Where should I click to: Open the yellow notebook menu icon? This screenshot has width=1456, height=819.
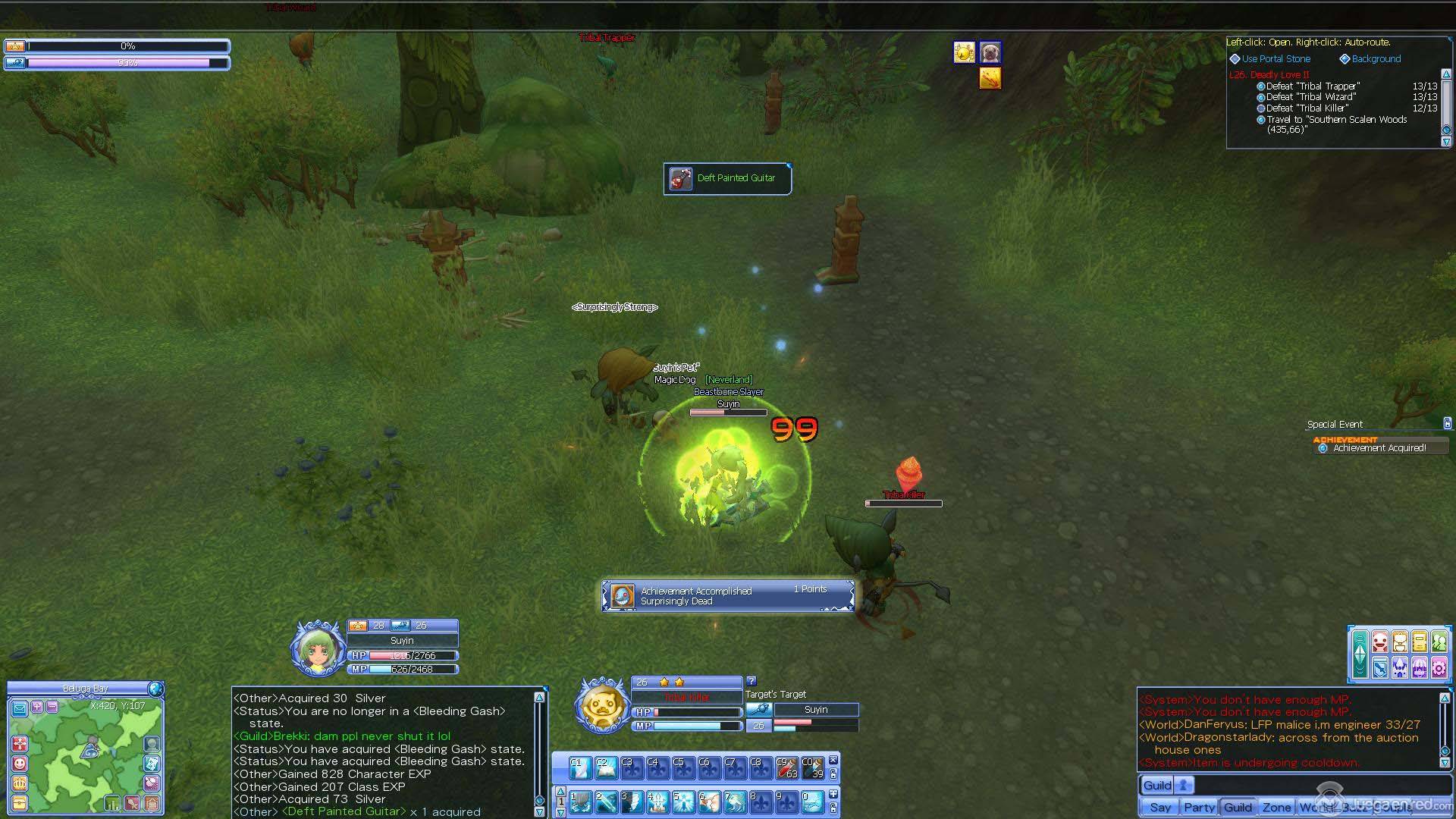click(1419, 642)
